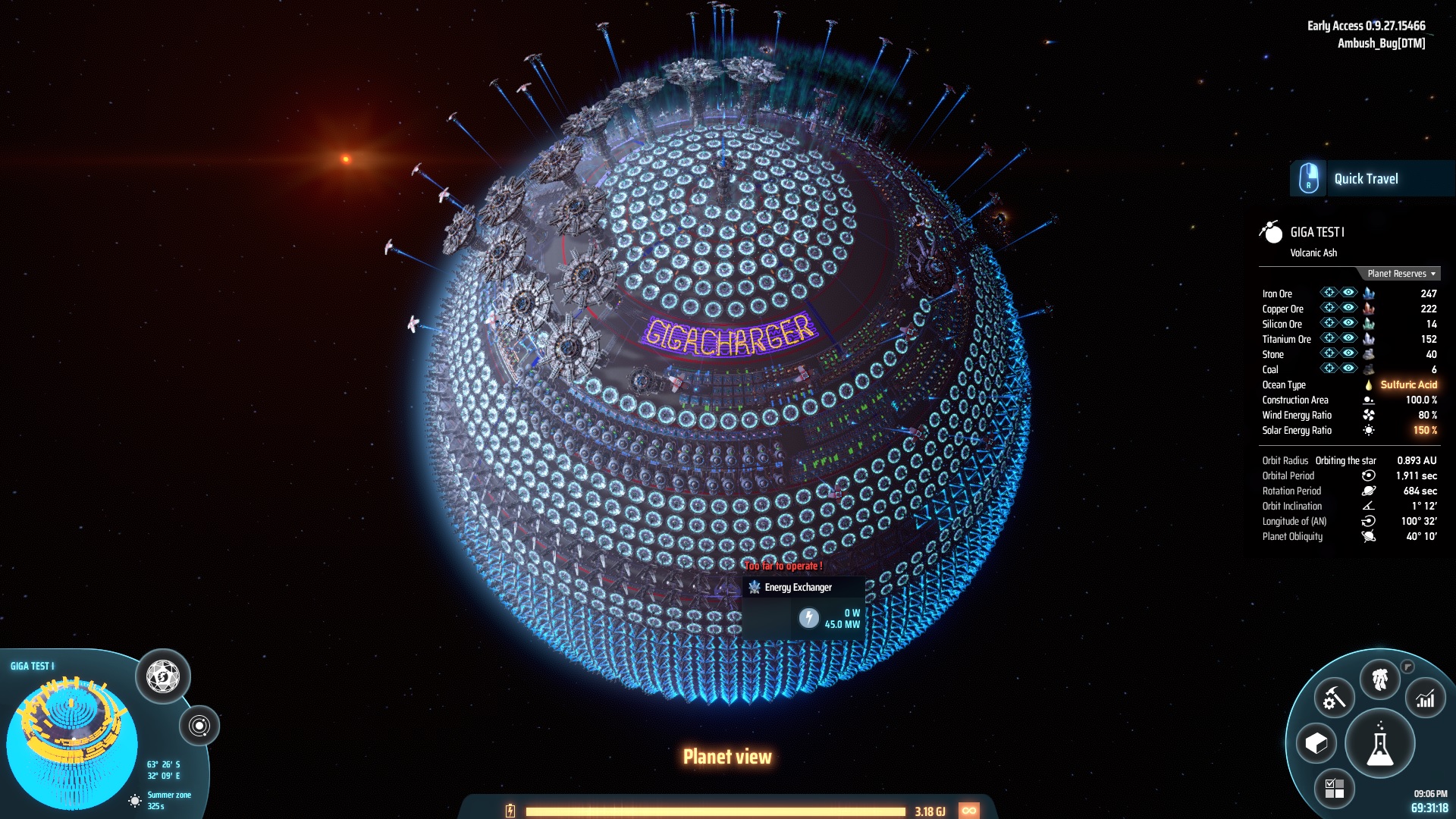
Task: Hide Coal veins using the eye toggle
Action: 1348,369
